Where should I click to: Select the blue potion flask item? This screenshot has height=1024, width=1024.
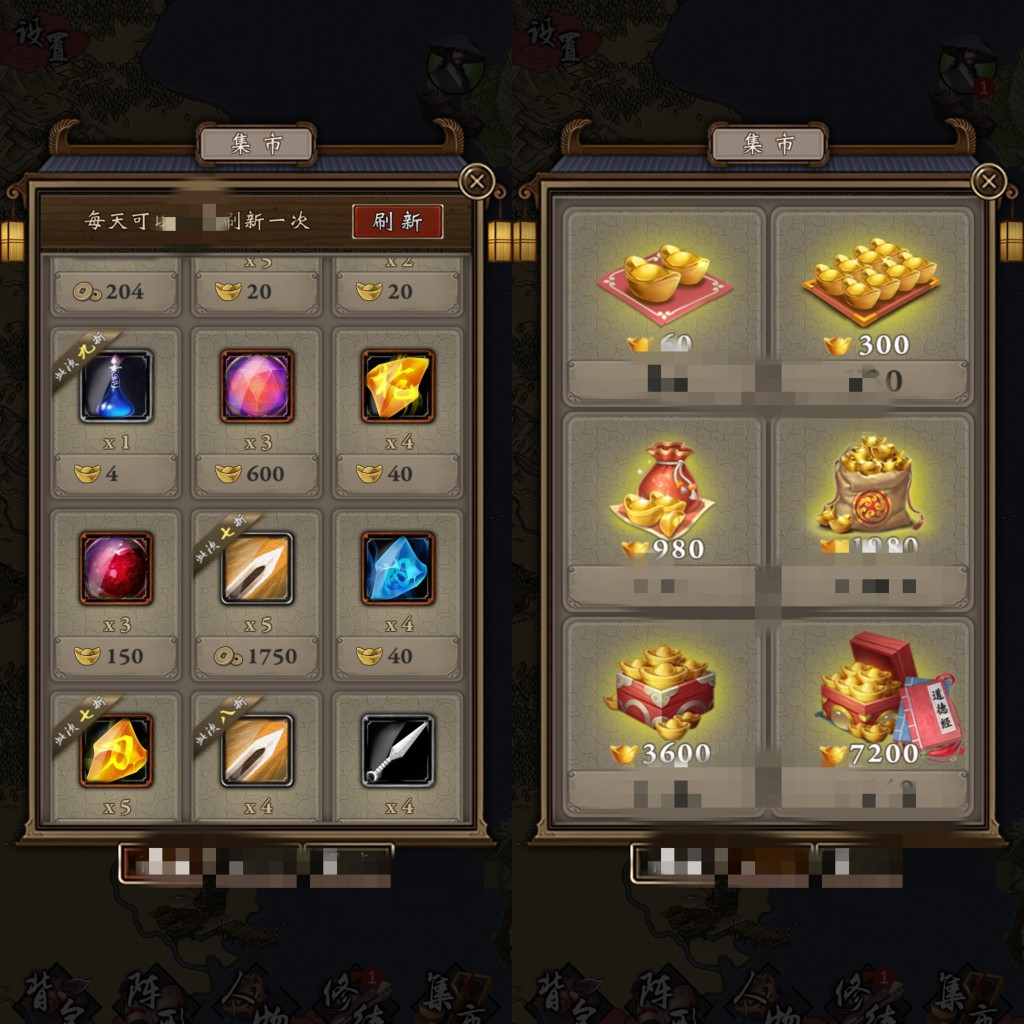116,386
